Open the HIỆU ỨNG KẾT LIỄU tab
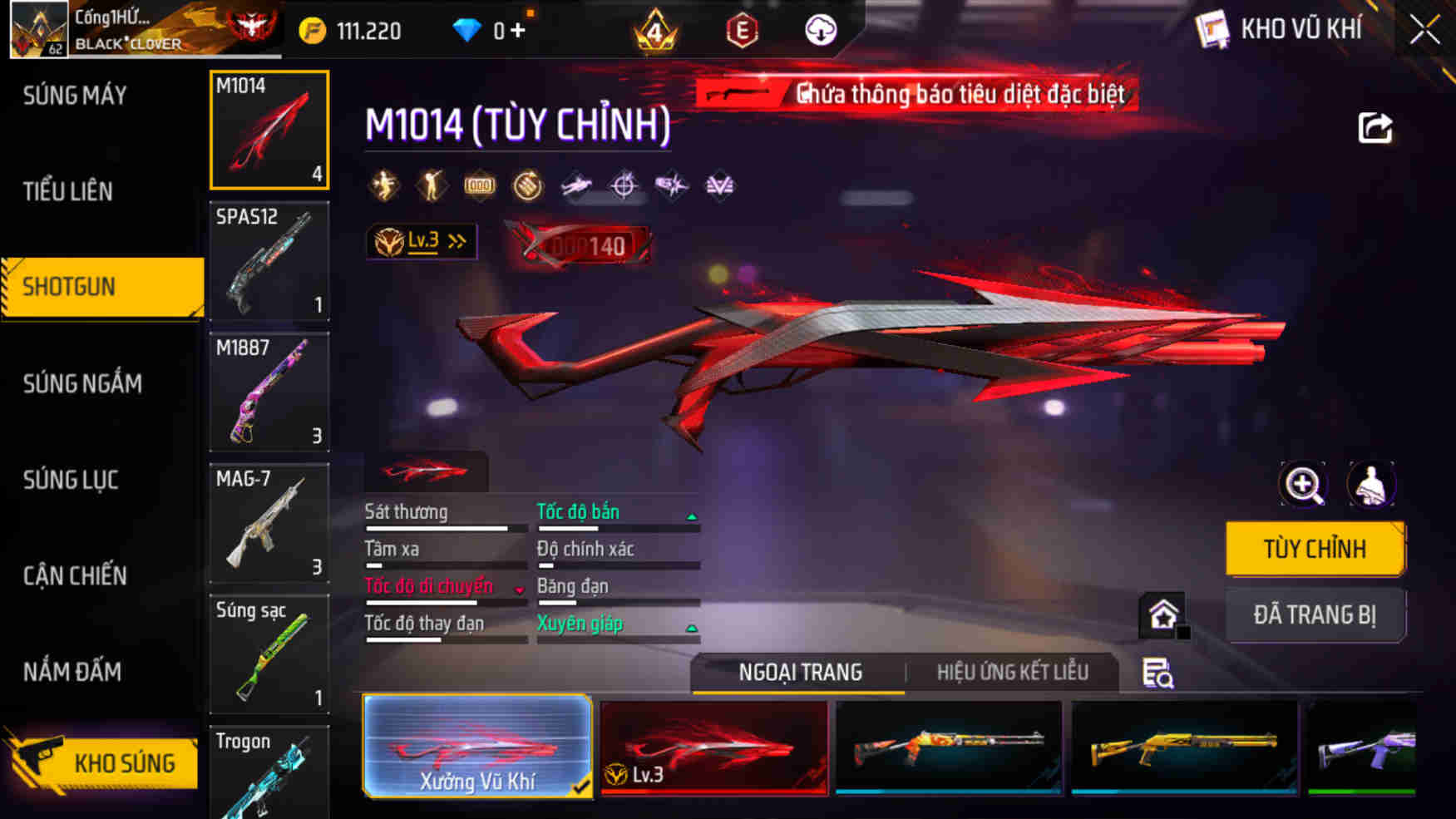The width and height of the screenshot is (1456, 819). 1014,672
